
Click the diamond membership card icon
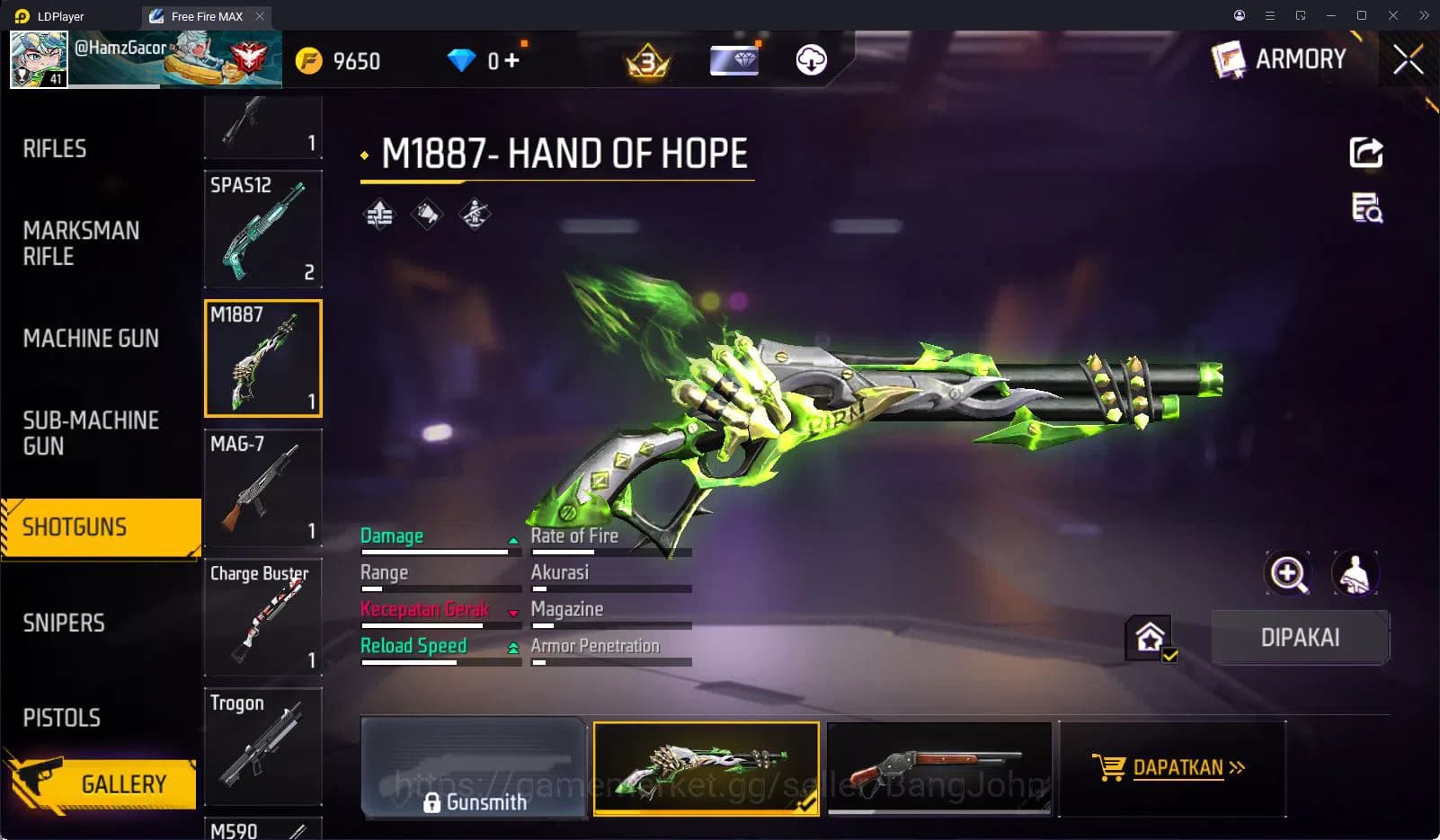pyautogui.click(x=733, y=60)
